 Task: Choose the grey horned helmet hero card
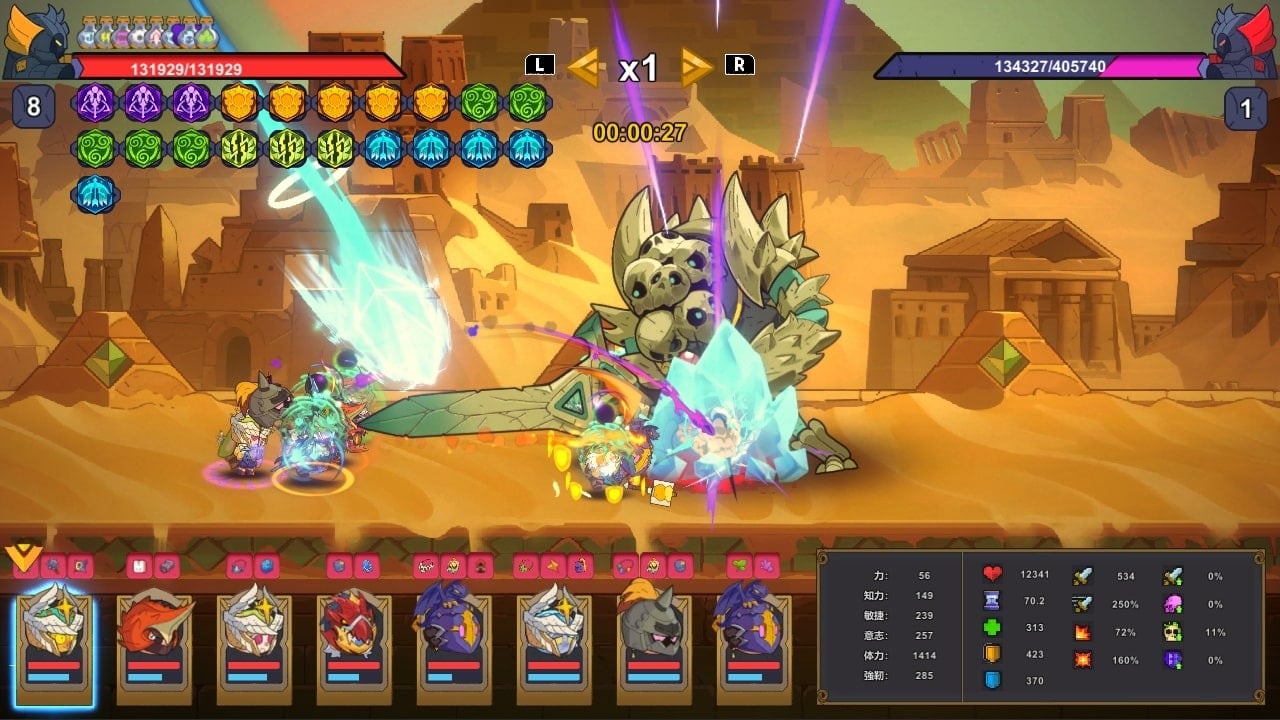point(654,640)
